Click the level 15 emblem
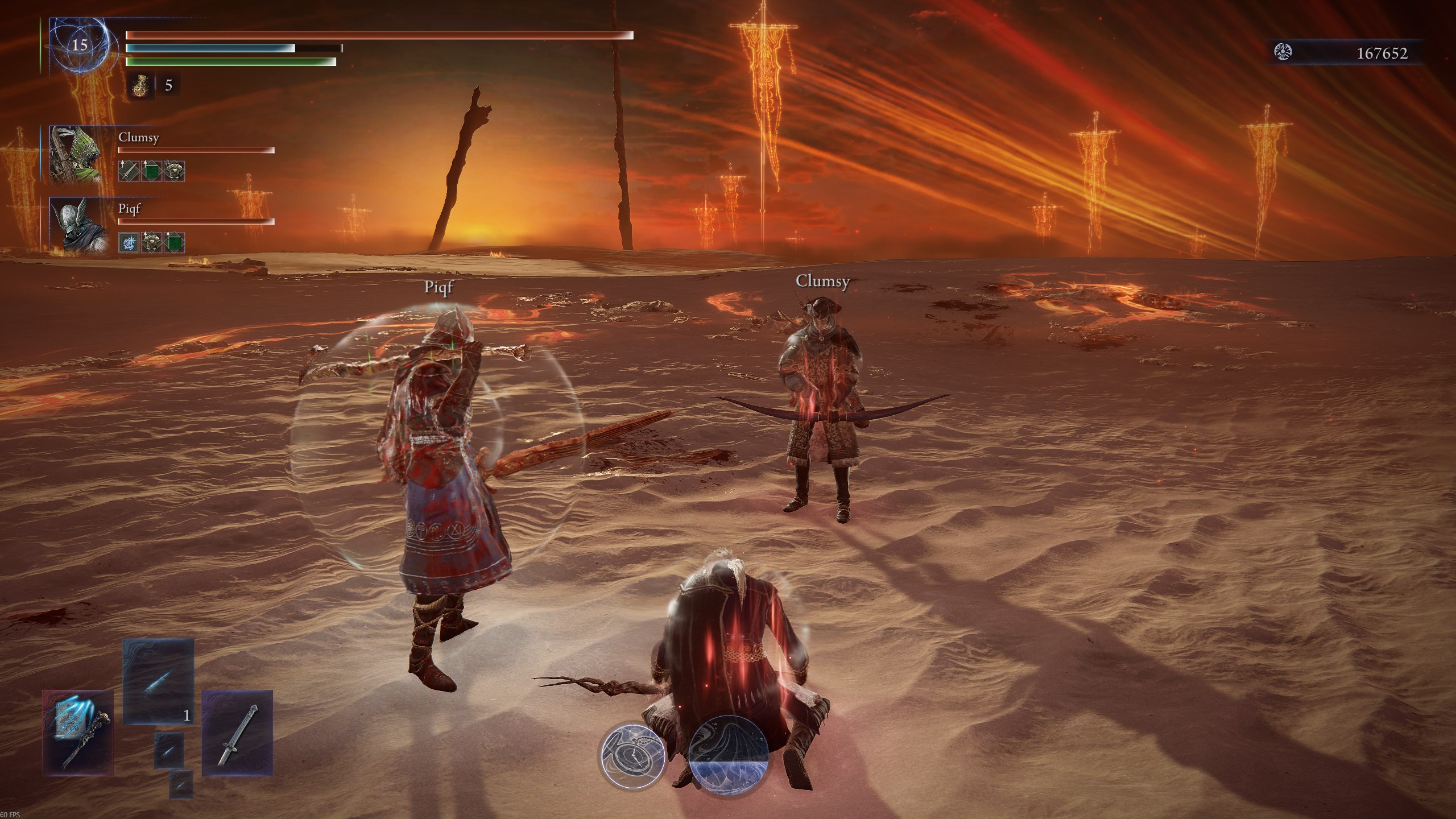Image resolution: width=1456 pixels, height=819 pixels. pyautogui.click(x=80, y=45)
